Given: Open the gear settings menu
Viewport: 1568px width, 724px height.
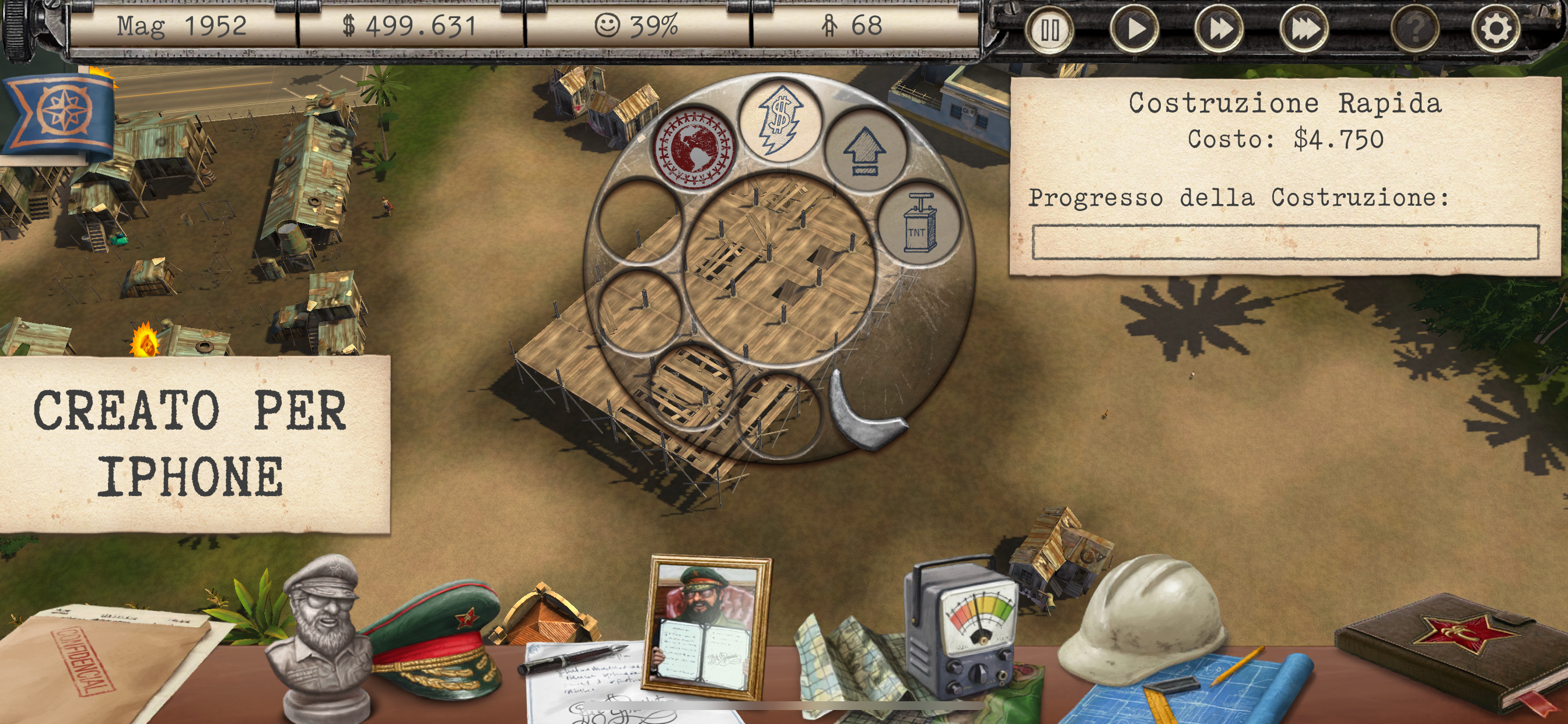Looking at the screenshot, I should pos(1495,29).
